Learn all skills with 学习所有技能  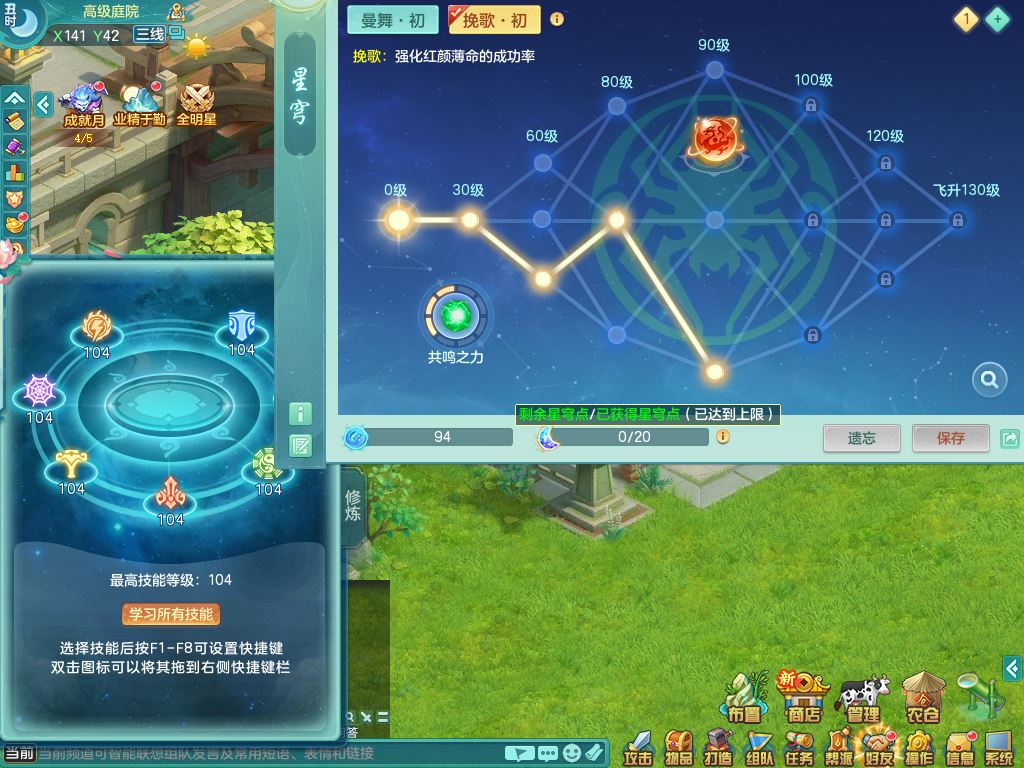pos(171,614)
